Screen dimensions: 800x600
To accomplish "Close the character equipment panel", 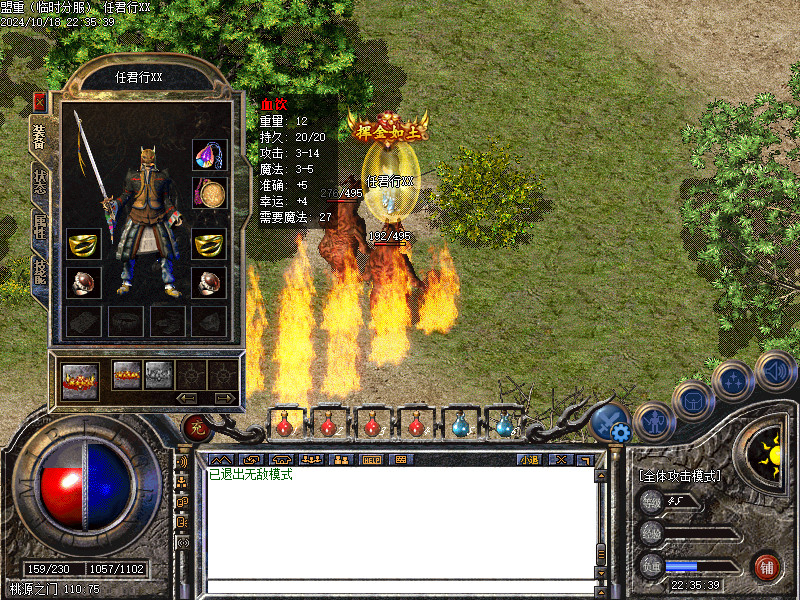I will pyautogui.click(x=39, y=101).
